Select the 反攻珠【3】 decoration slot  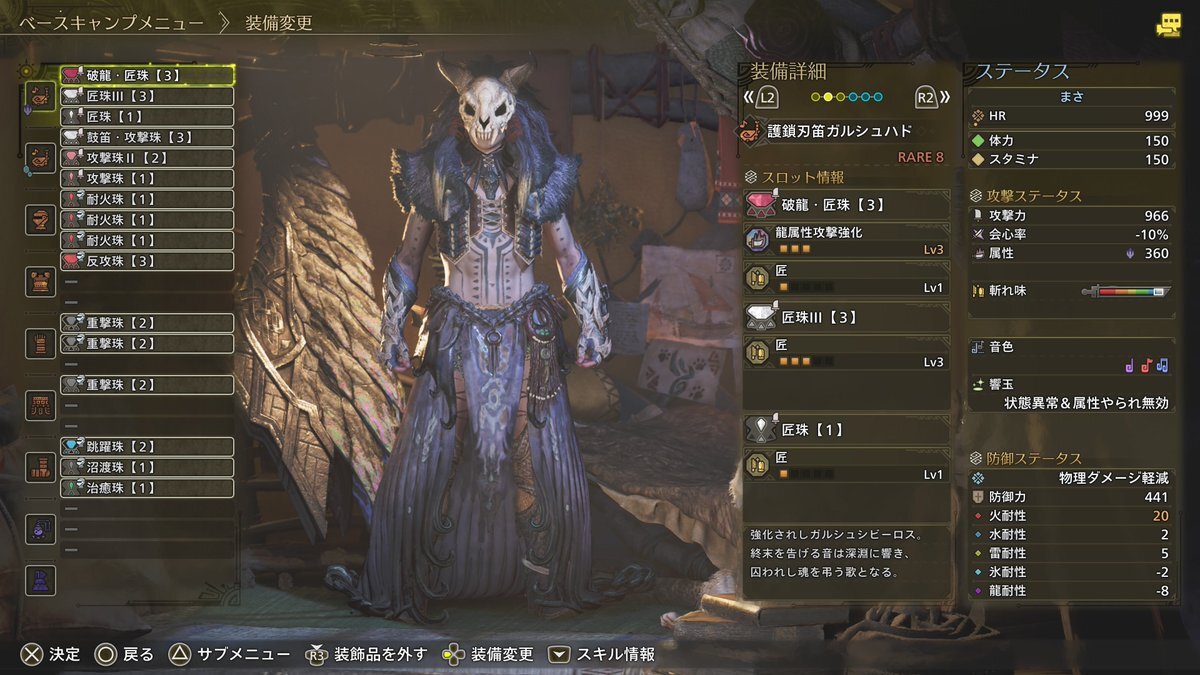[x=147, y=261]
